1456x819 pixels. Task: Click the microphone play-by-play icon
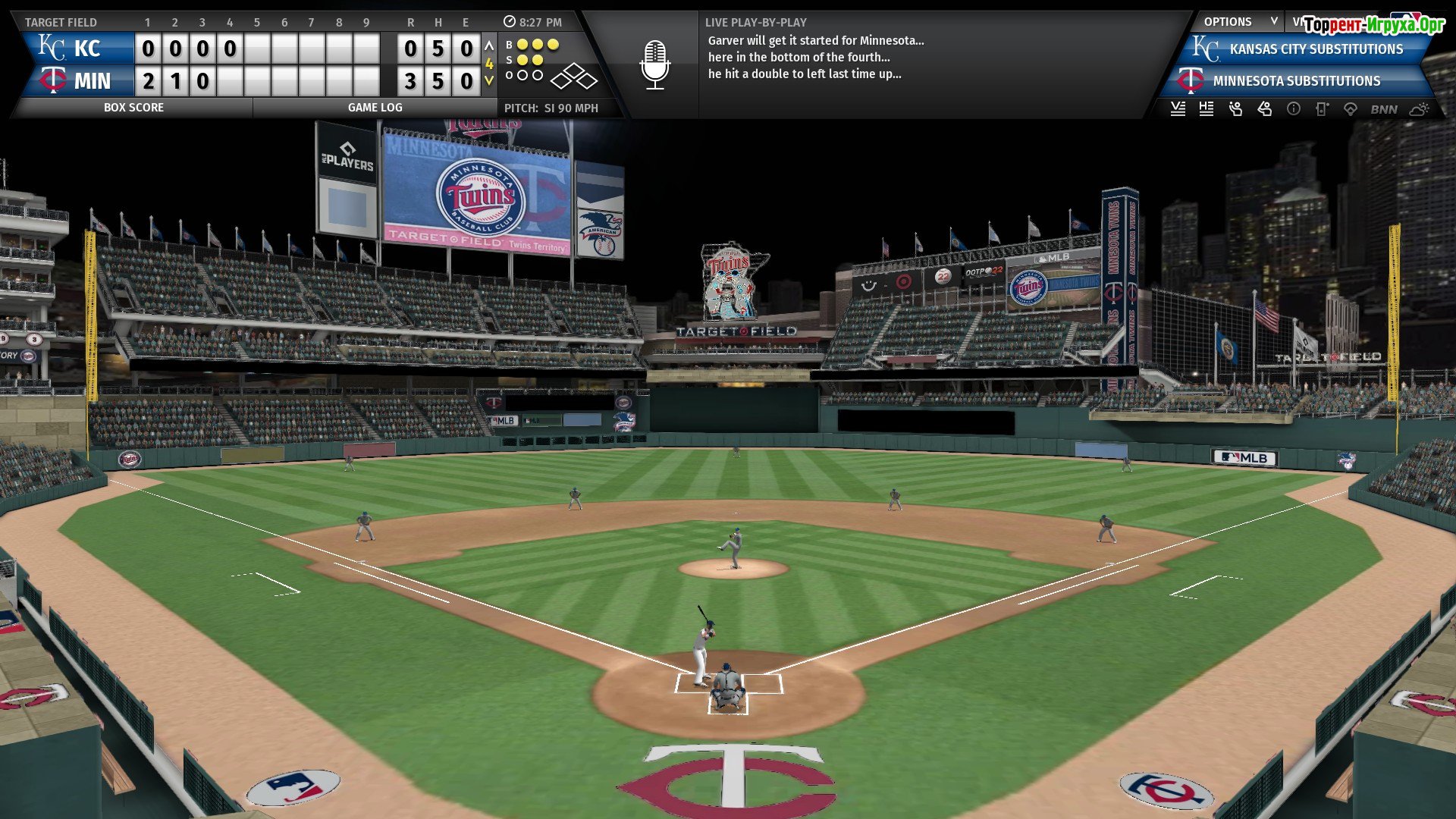point(654,65)
